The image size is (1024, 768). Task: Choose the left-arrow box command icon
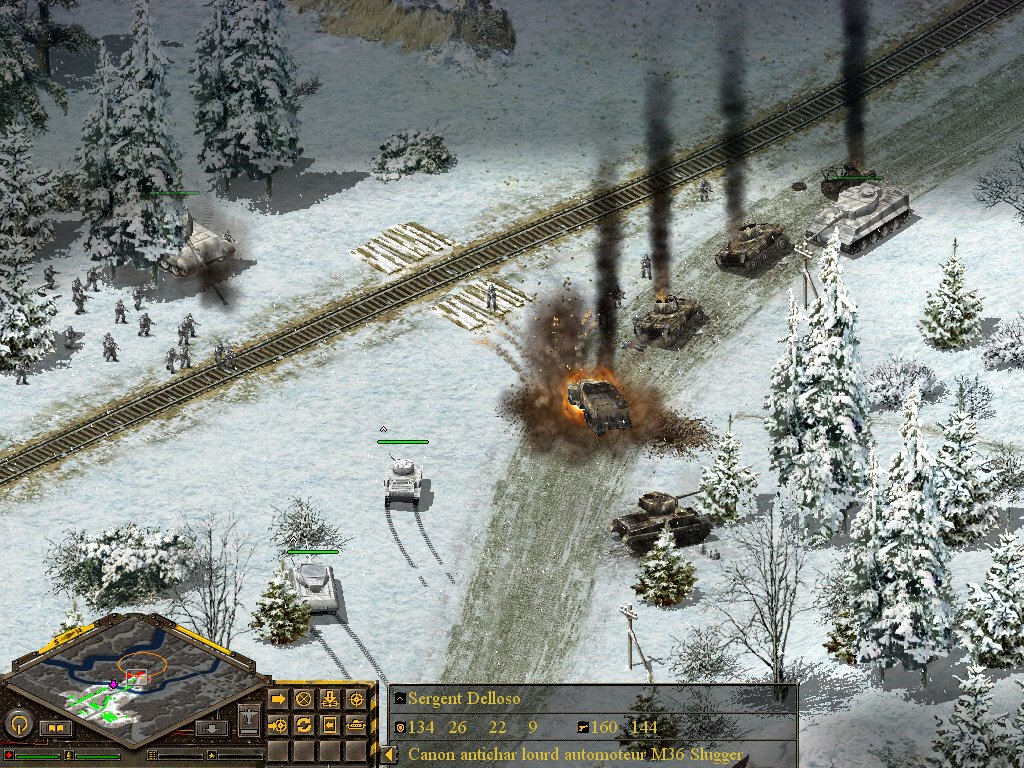(329, 724)
